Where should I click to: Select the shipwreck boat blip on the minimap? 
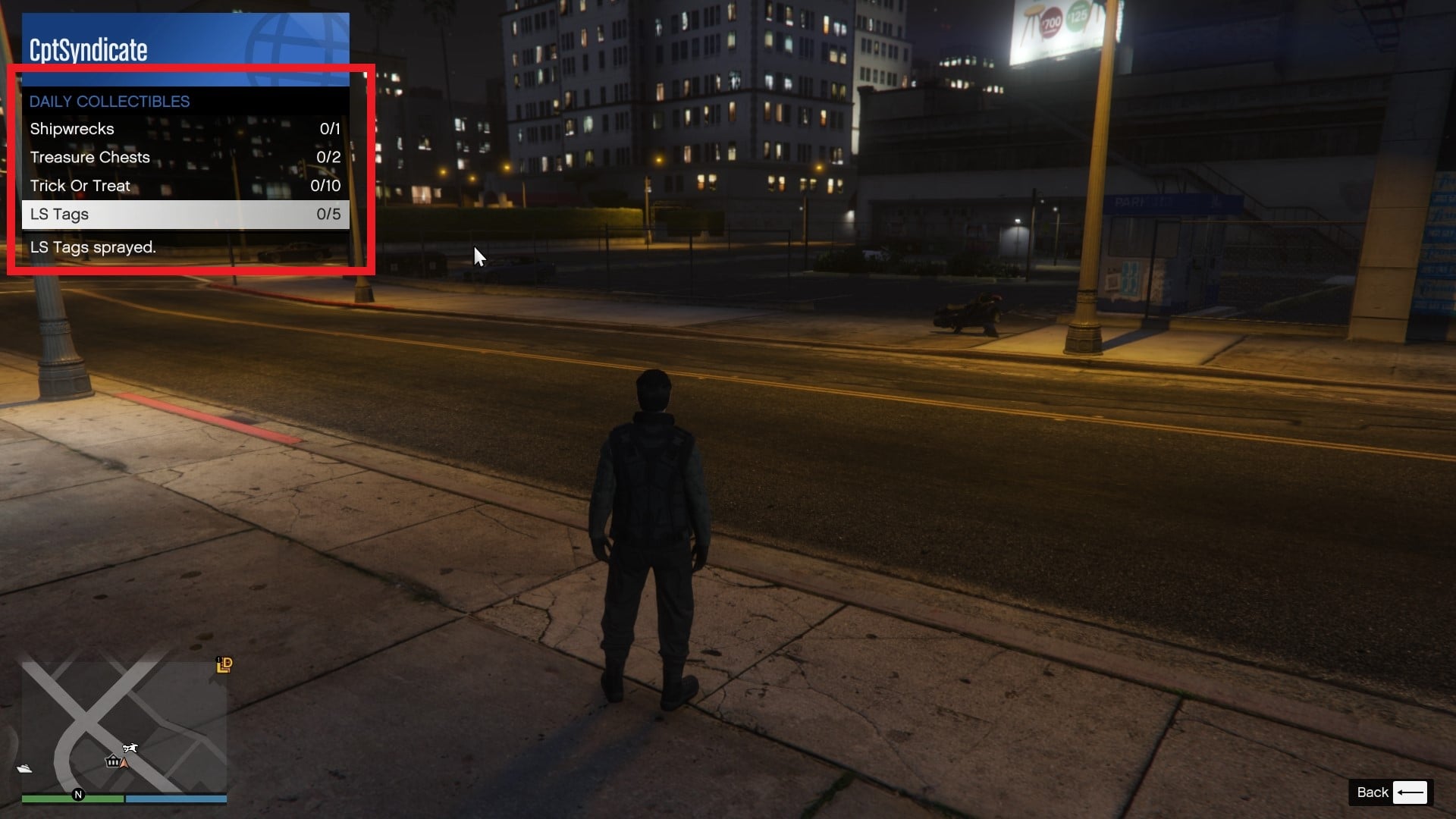point(24,768)
